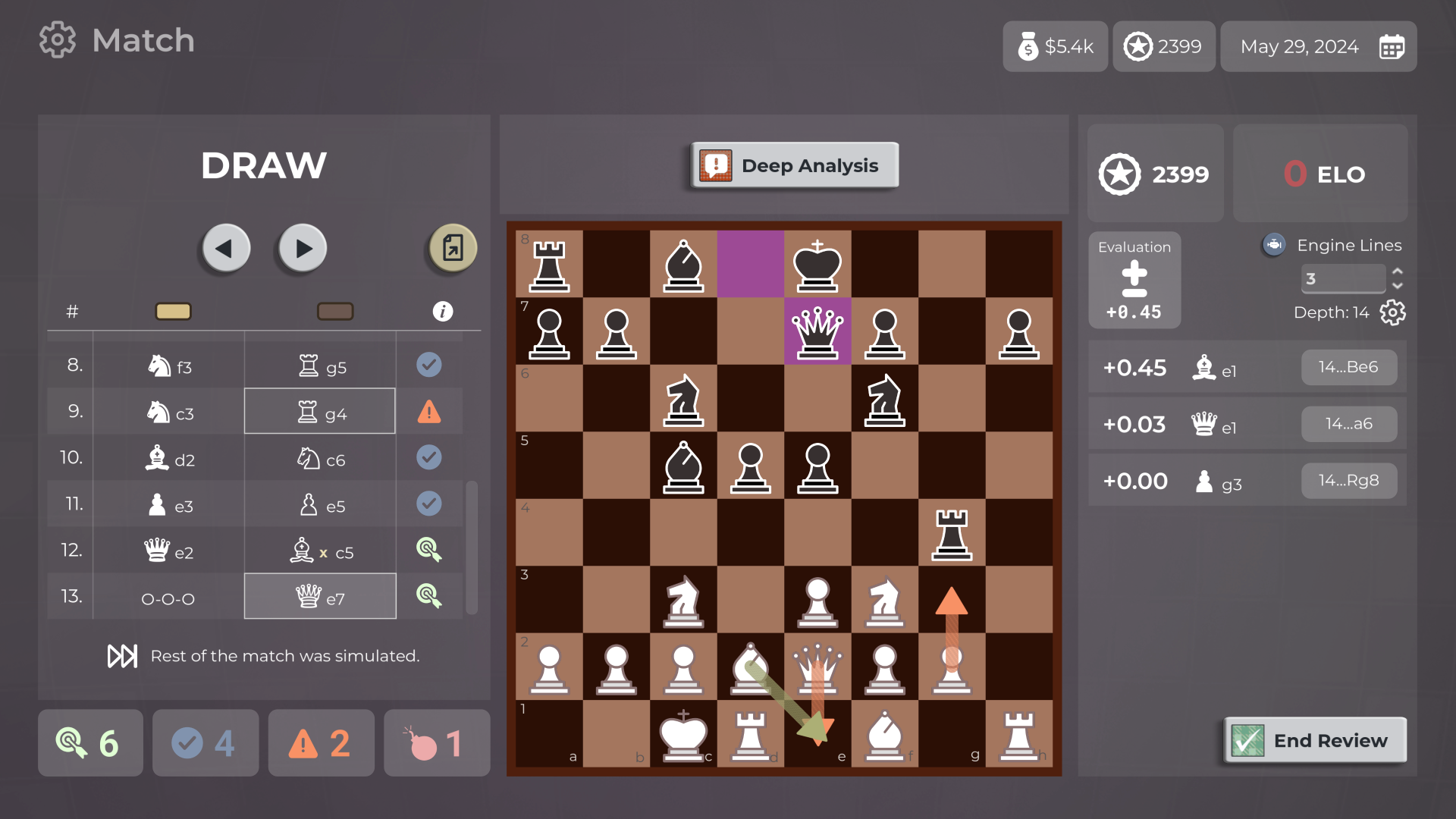Increase Engine Lines using the up stepper arrow
Viewport: 1456px width, 819px height.
pyautogui.click(x=1398, y=271)
